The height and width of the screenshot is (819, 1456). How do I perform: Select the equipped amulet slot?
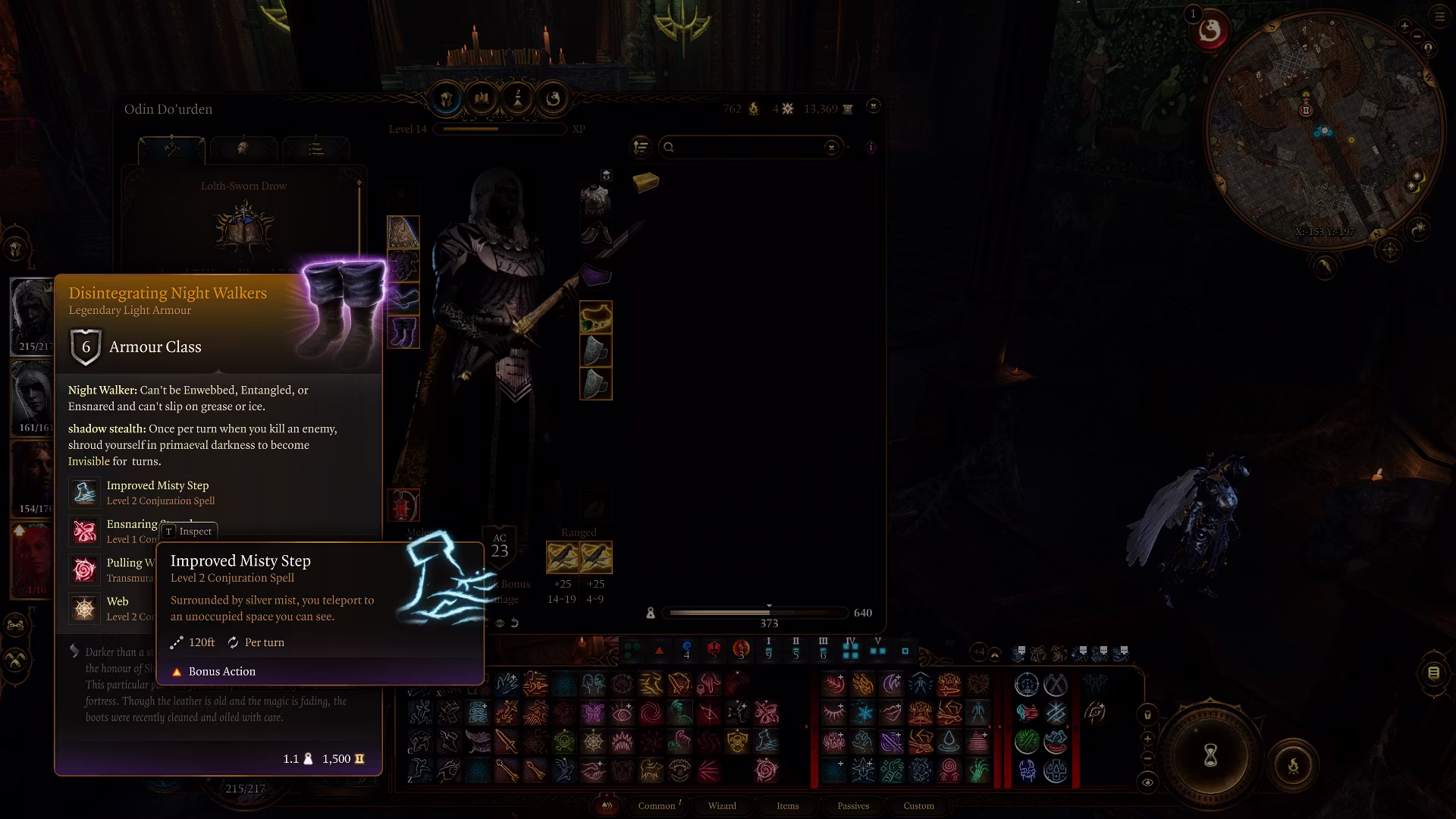point(596,318)
